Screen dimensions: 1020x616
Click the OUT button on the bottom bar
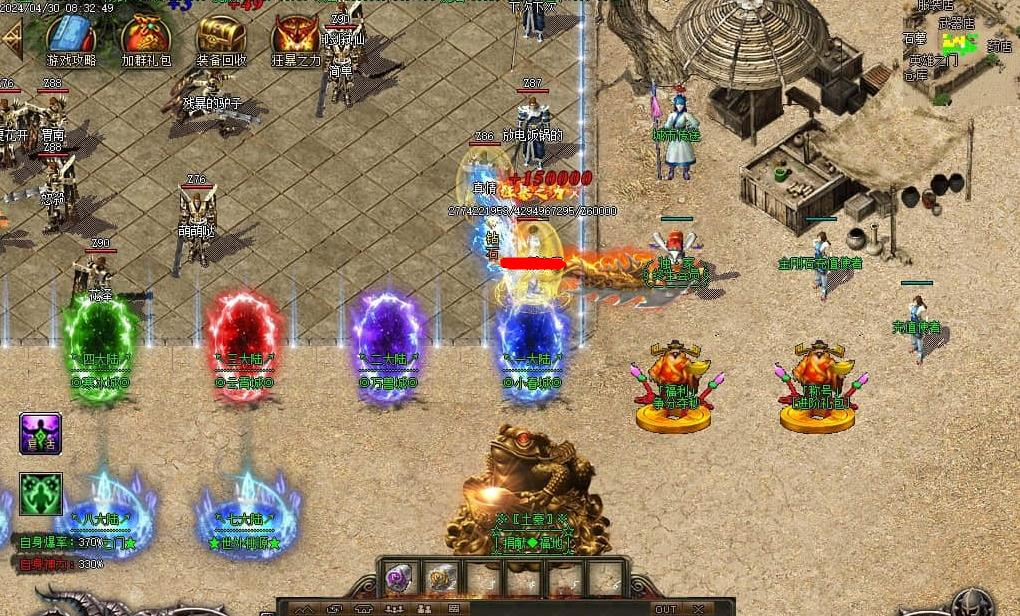pyautogui.click(x=666, y=608)
